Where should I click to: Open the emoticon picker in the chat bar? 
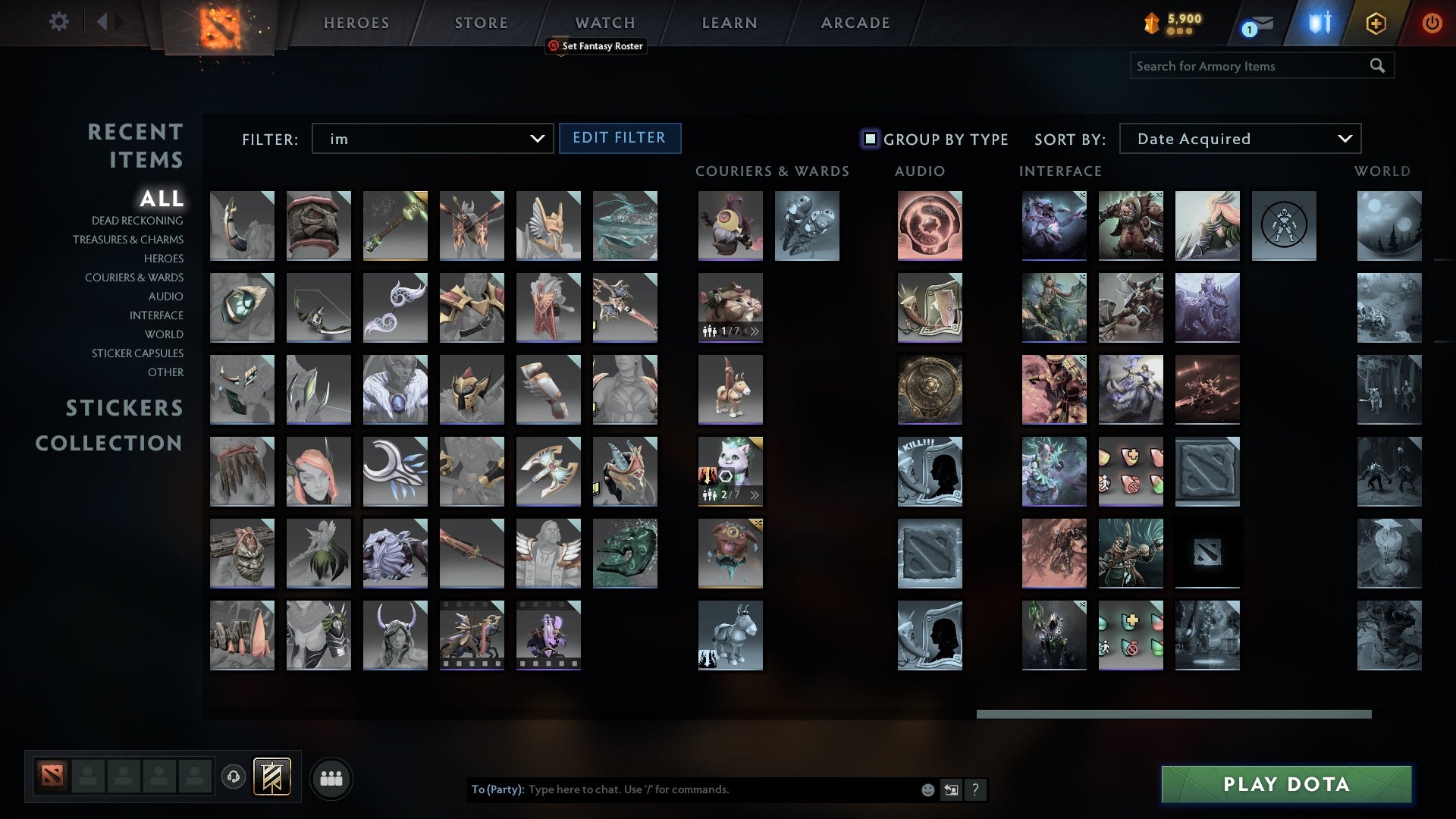[927, 789]
